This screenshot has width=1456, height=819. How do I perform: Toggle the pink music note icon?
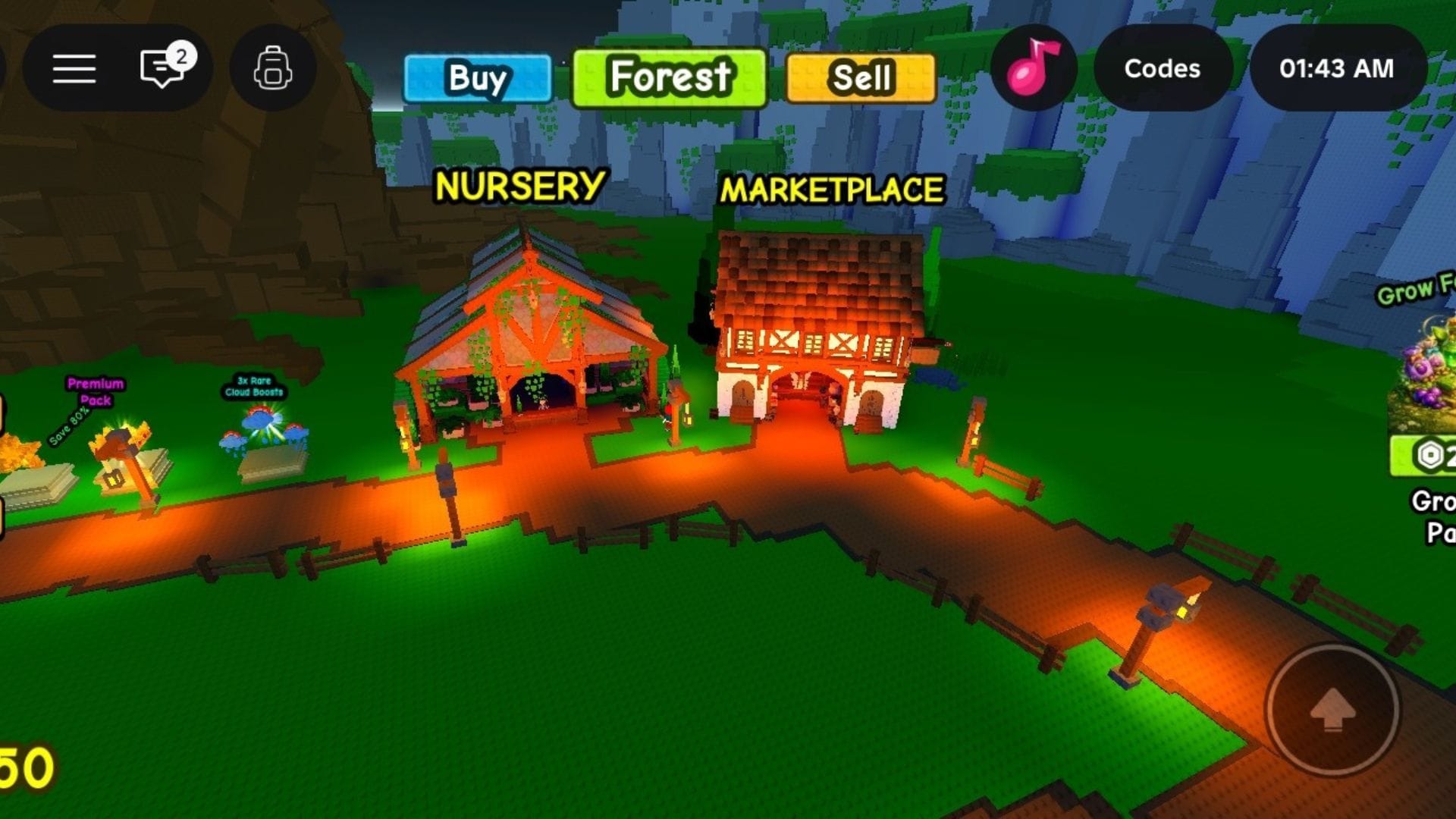[x=1033, y=68]
